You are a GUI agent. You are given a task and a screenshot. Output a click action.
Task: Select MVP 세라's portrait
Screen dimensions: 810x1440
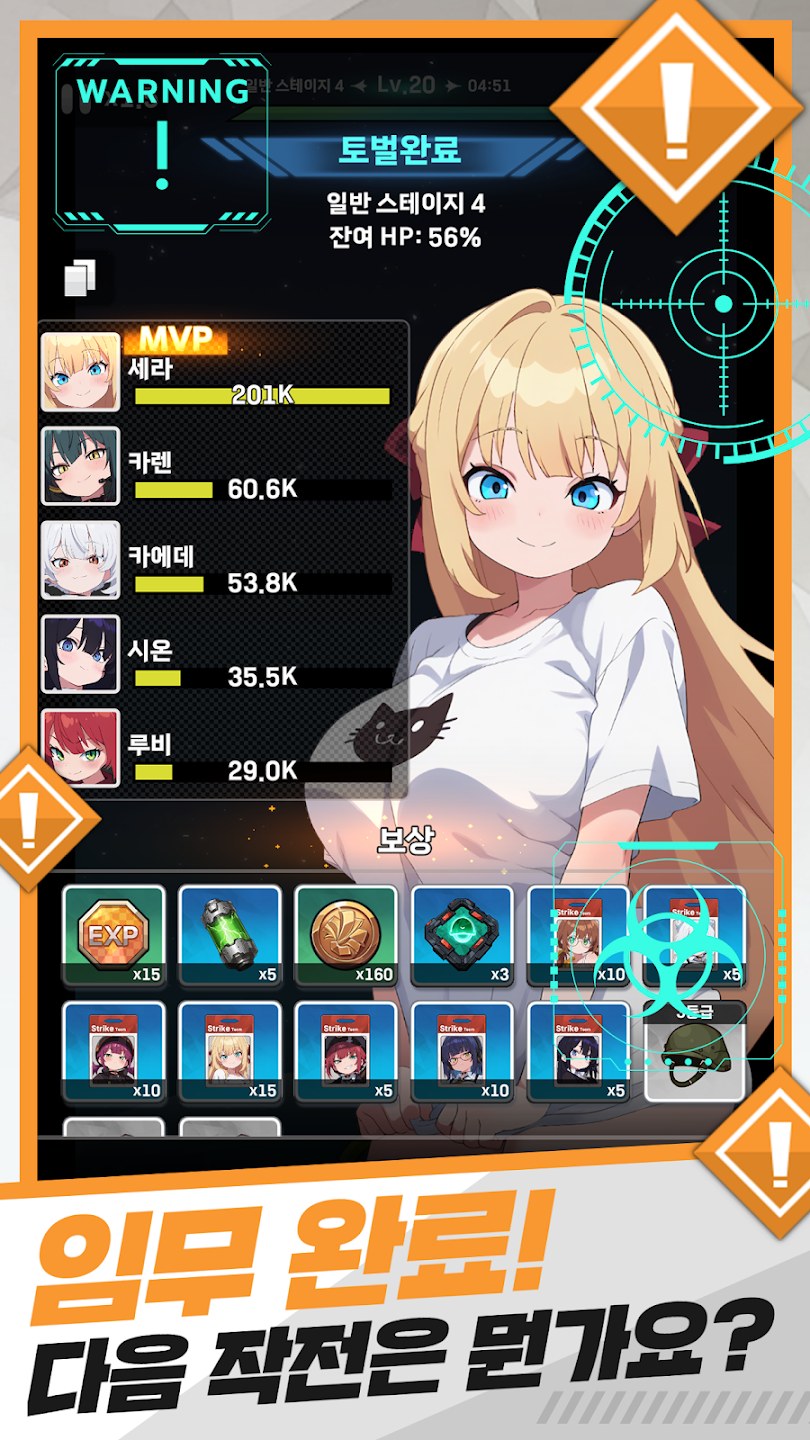pyautogui.click(x=80, y=372)
